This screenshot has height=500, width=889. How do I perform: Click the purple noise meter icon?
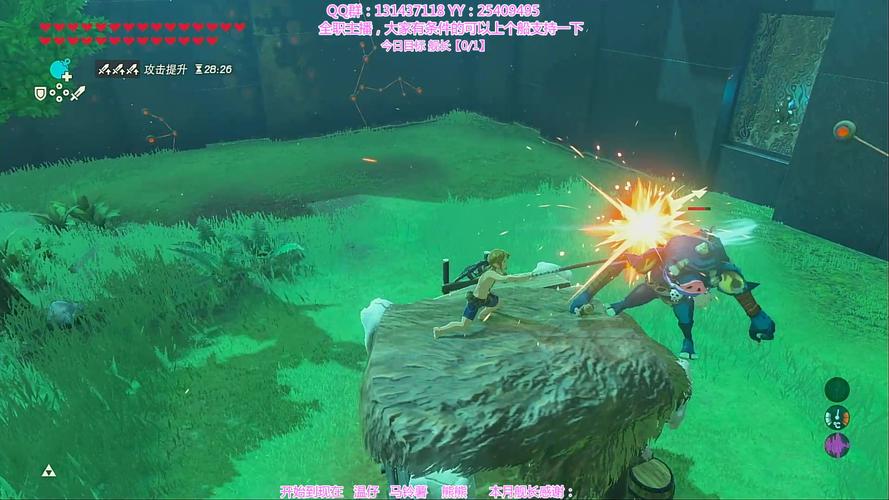pos(836,445)
